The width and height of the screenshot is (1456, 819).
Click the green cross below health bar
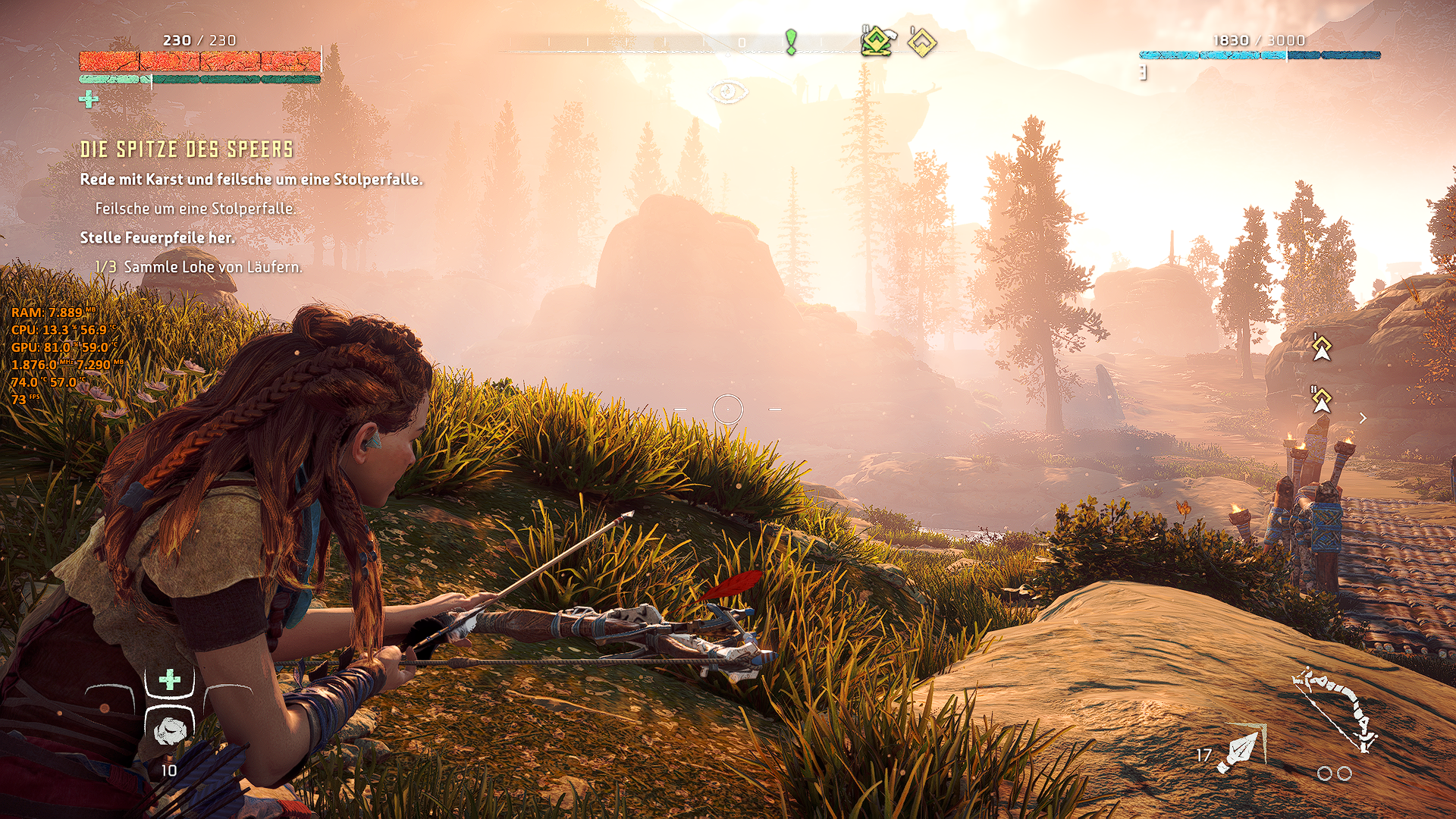click(x=89, y=99)
